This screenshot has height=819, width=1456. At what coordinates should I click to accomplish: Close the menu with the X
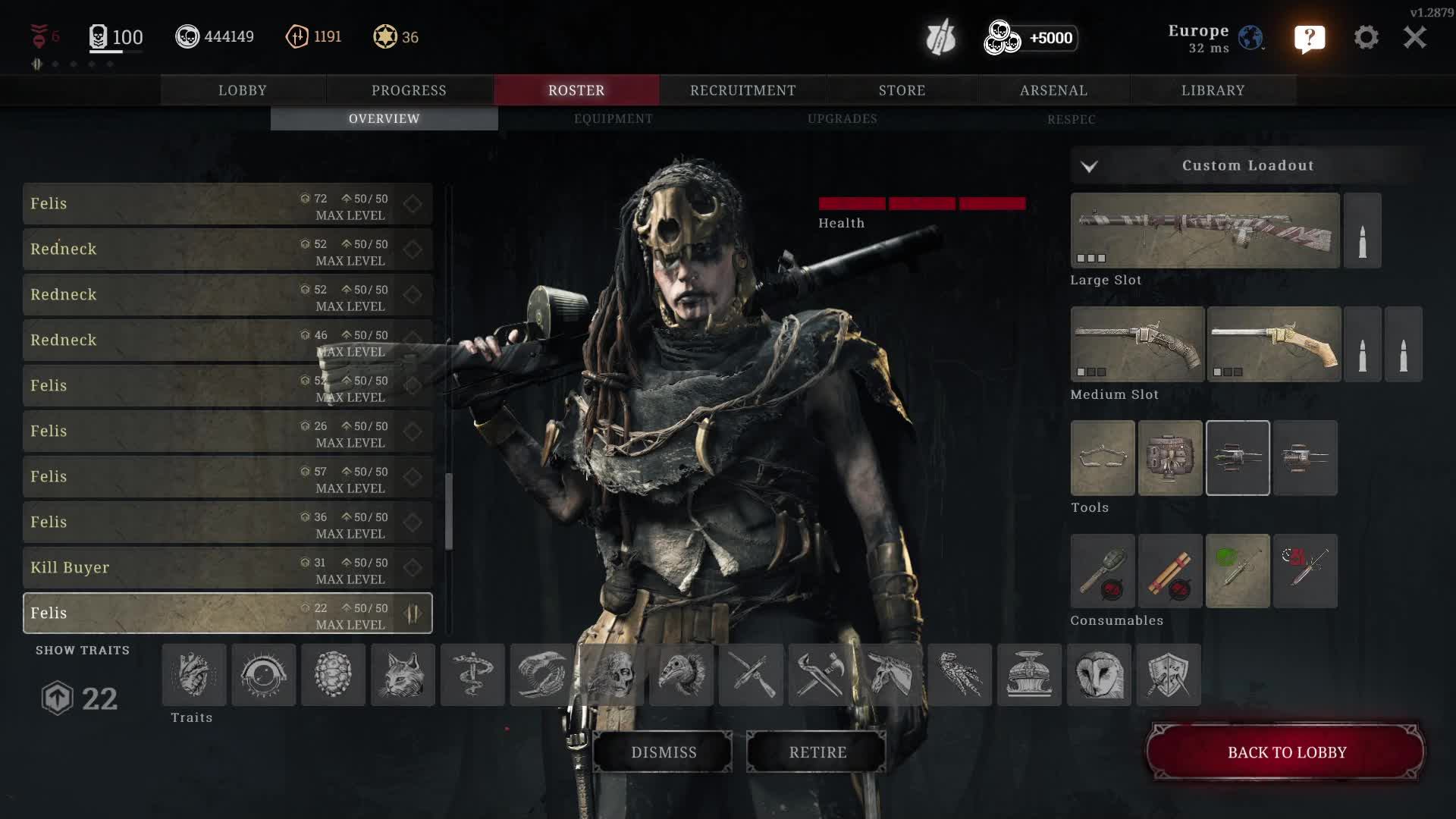pyautogui.click(x=1414, y=37)
